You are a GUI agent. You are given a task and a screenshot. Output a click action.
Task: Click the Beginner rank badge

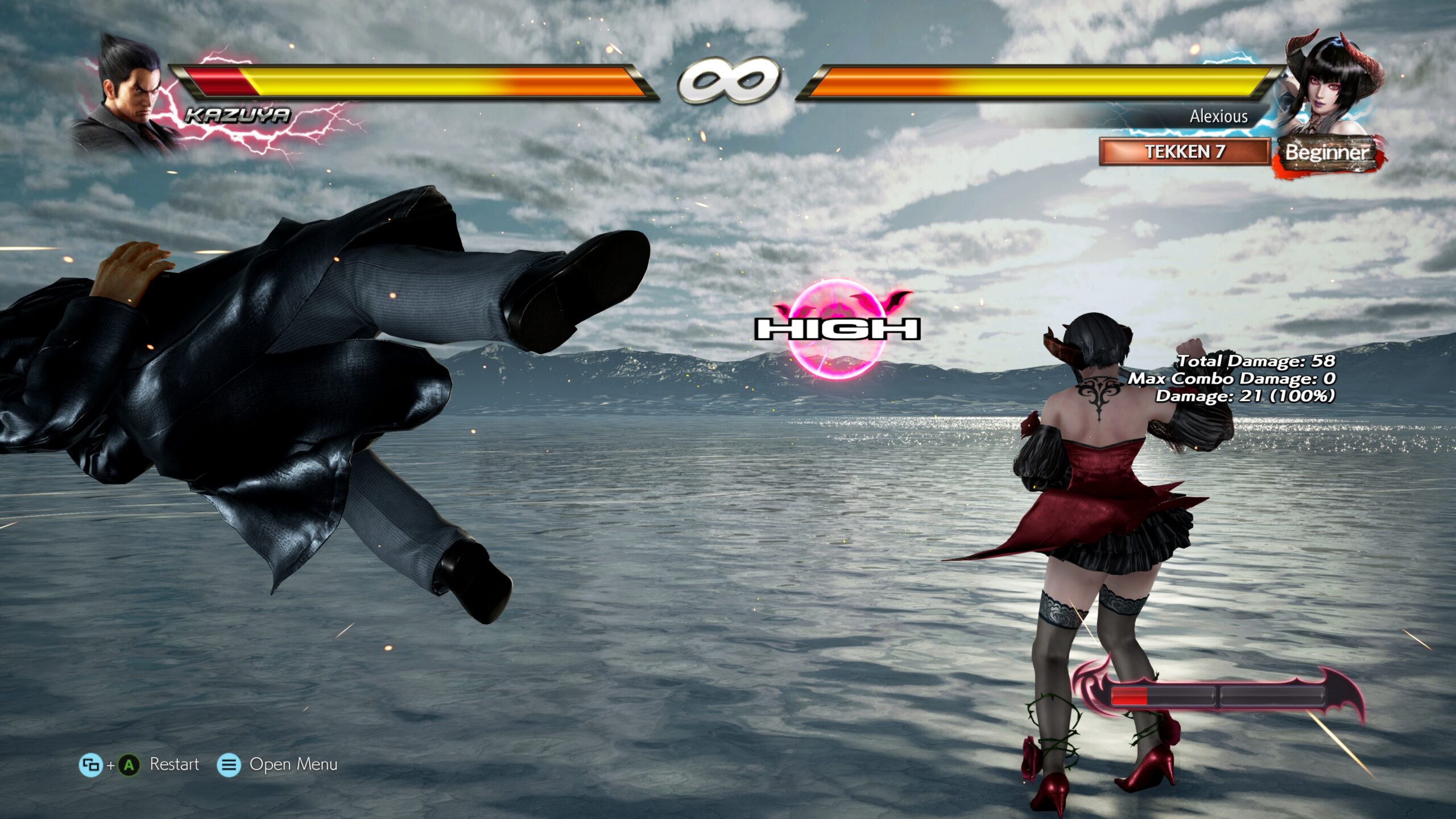point(1327,152)
